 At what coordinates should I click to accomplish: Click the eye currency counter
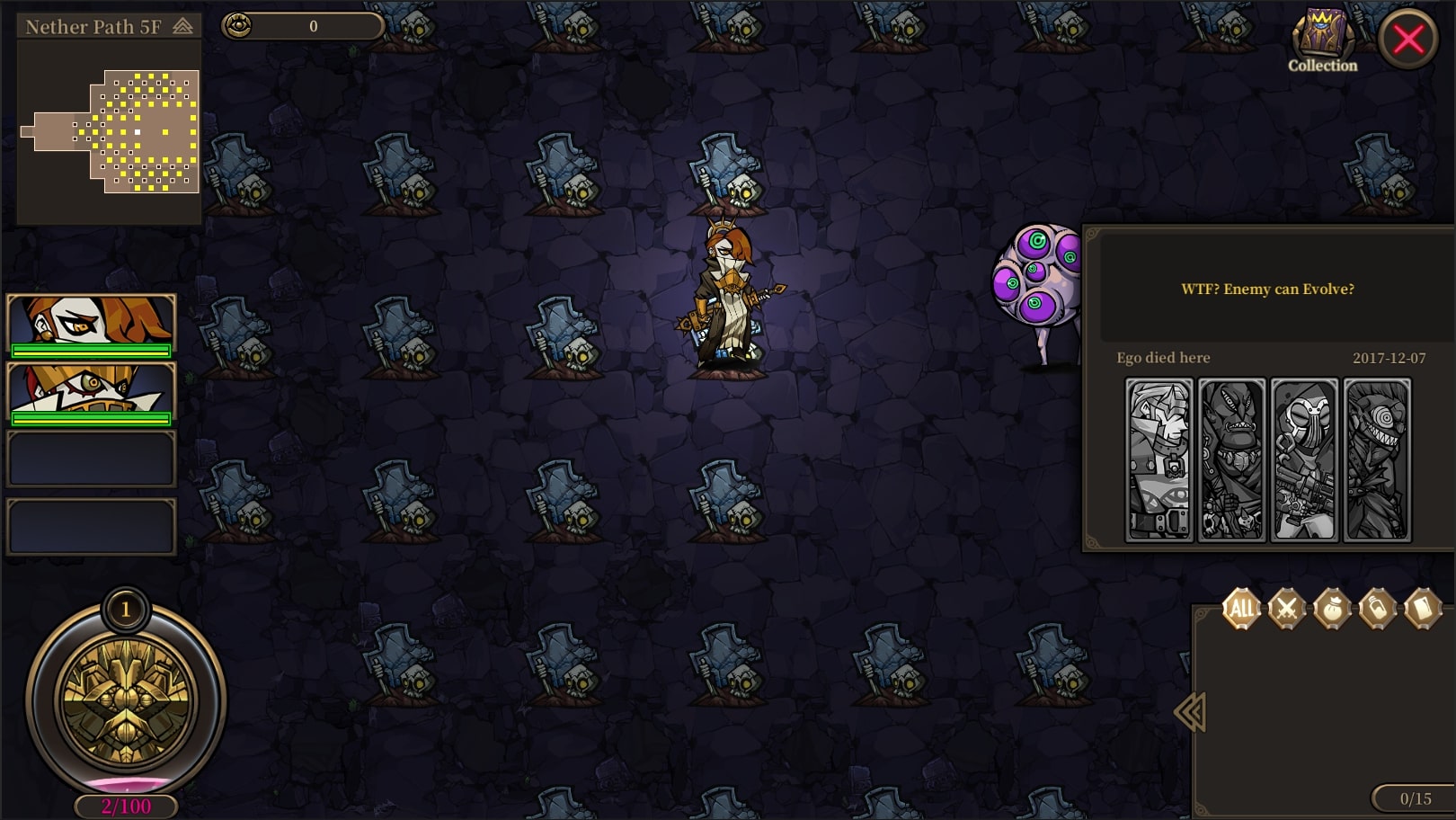pos(303,26)
